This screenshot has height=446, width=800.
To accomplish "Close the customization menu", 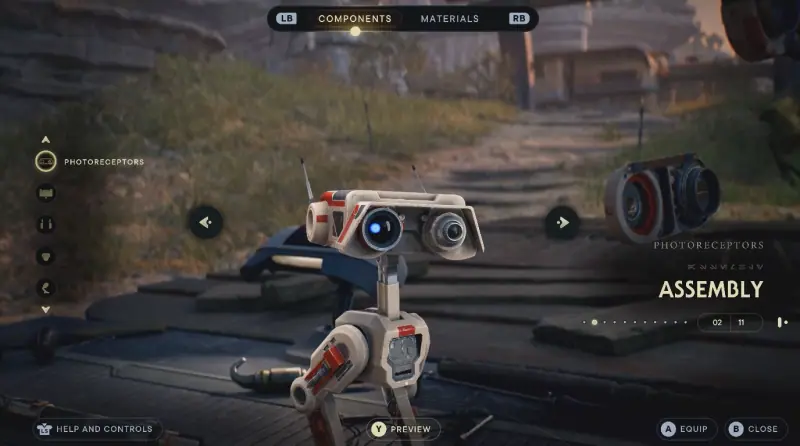I will (x=752, y=429).
